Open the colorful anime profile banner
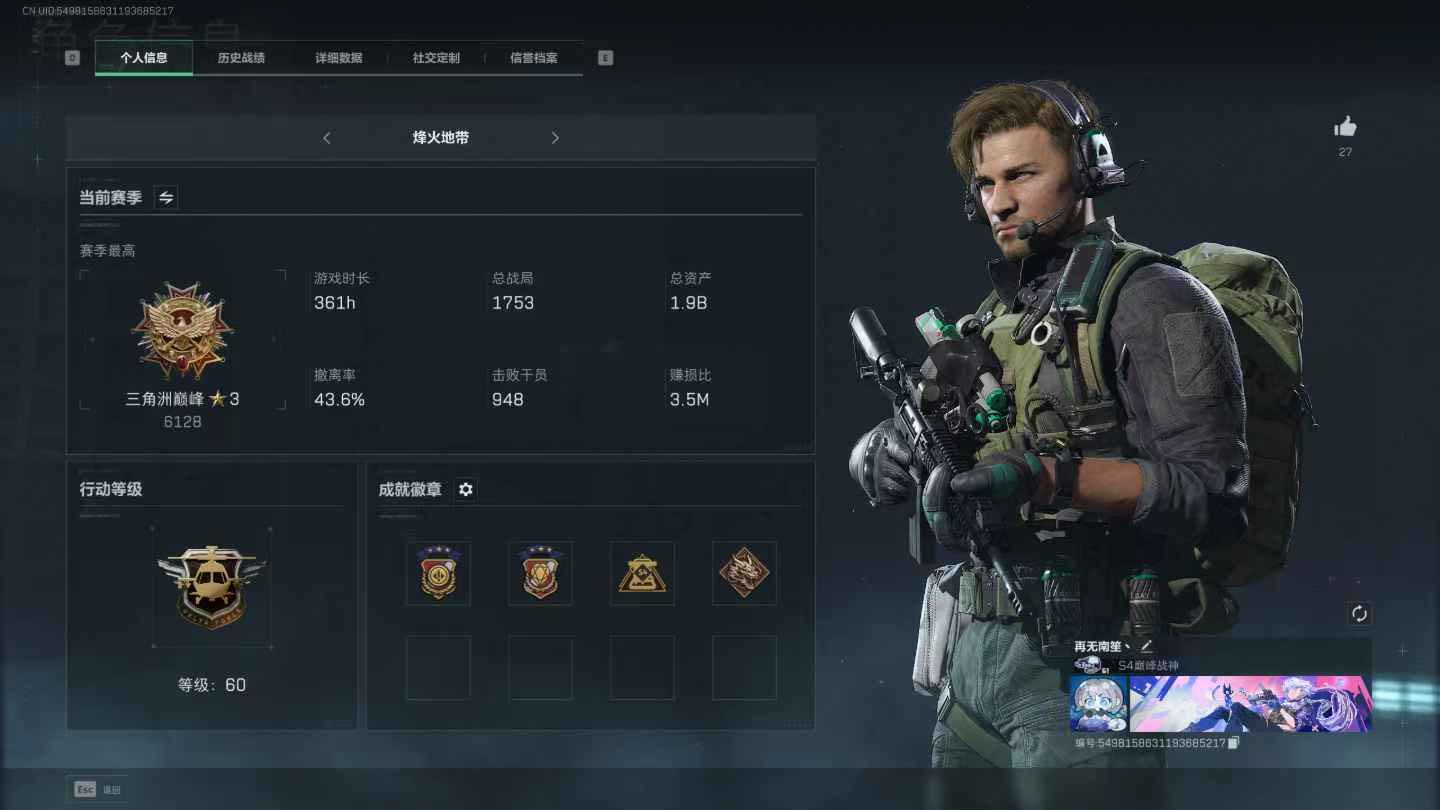 1250,704
